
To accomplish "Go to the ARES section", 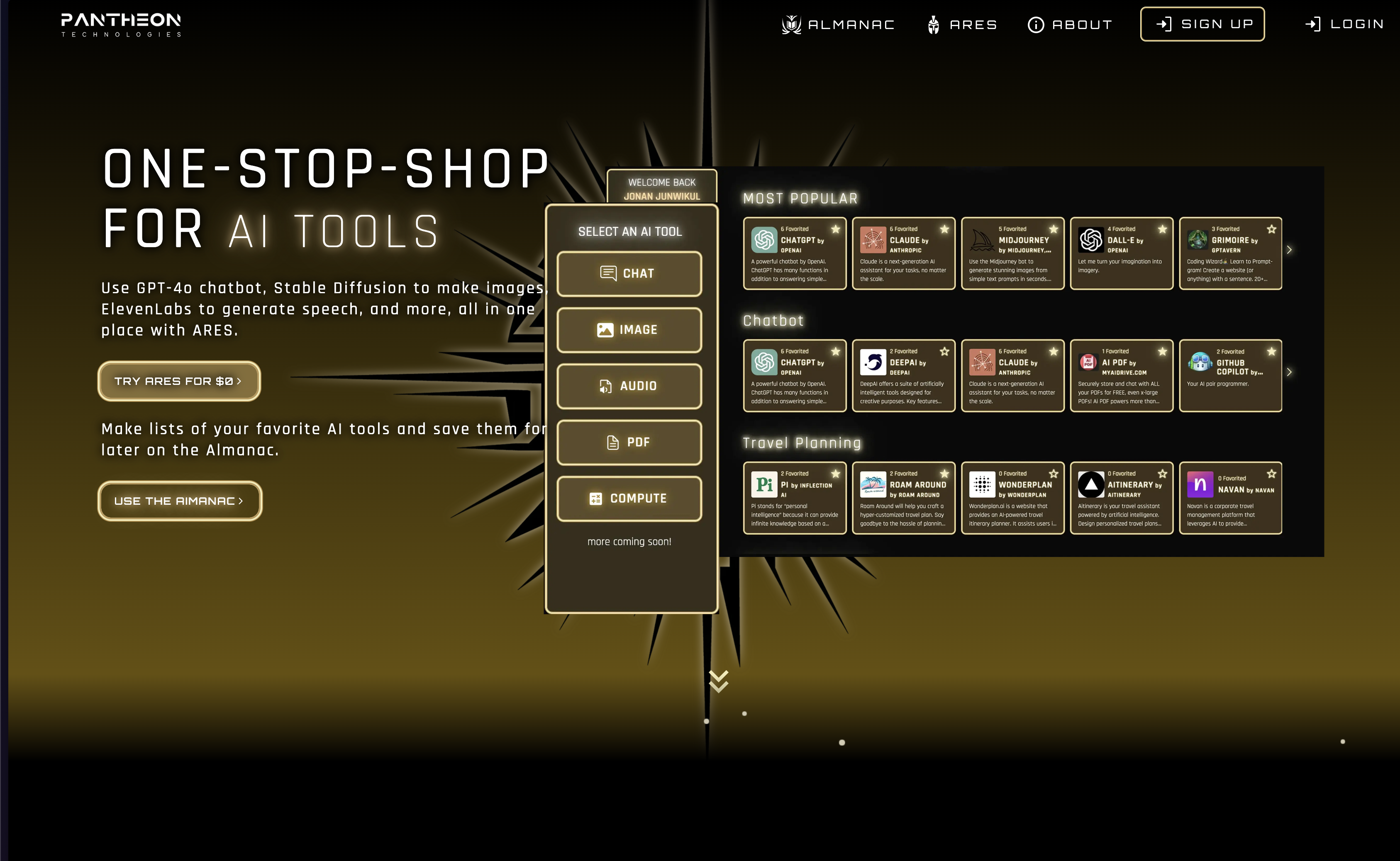I will pyautogui.click(x=962, y=24).
